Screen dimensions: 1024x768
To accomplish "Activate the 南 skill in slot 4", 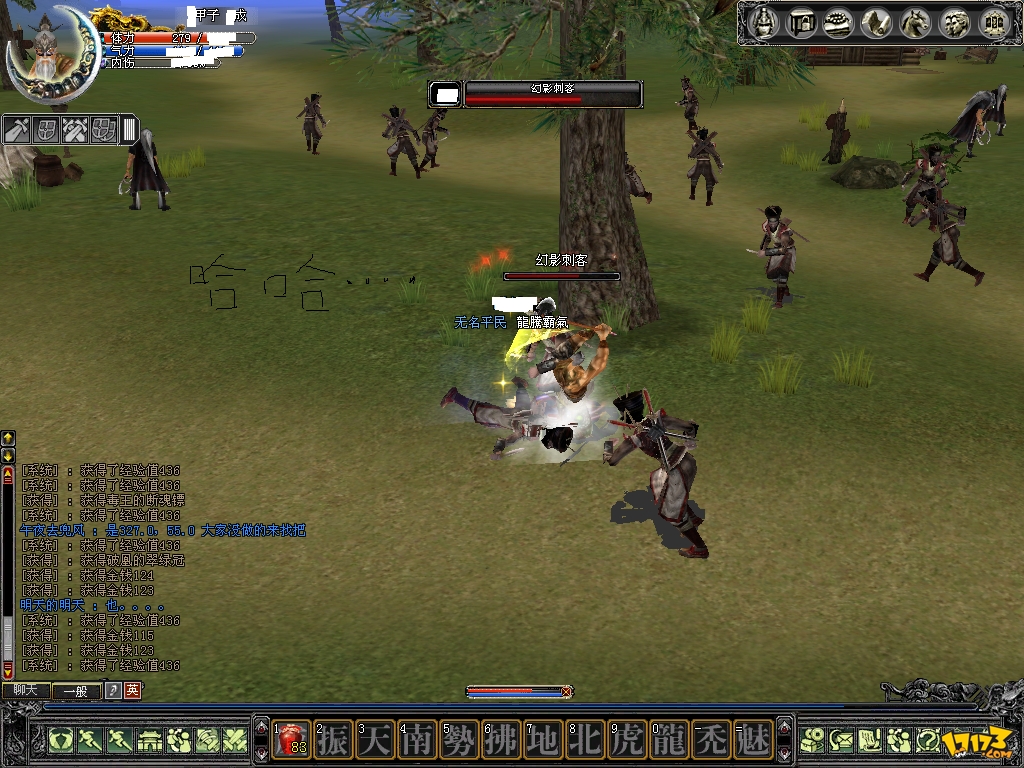I will click(x=418, y=740).
